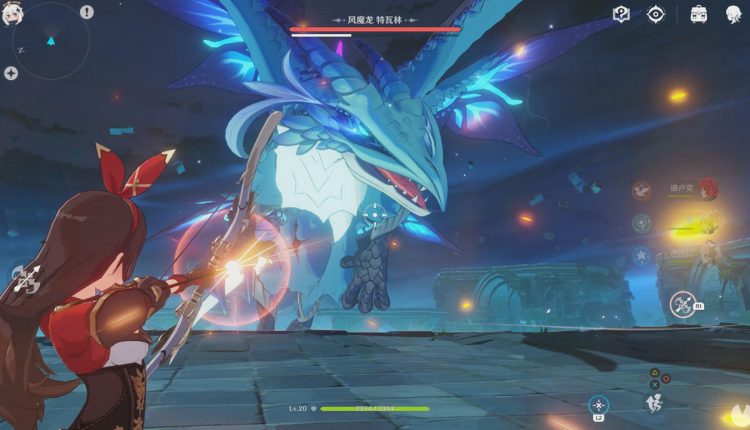Image resolution: width=750 pixels, height=430 pixels.
Task: Trigger the sprint dash icon
Action: tap(656, 402)
